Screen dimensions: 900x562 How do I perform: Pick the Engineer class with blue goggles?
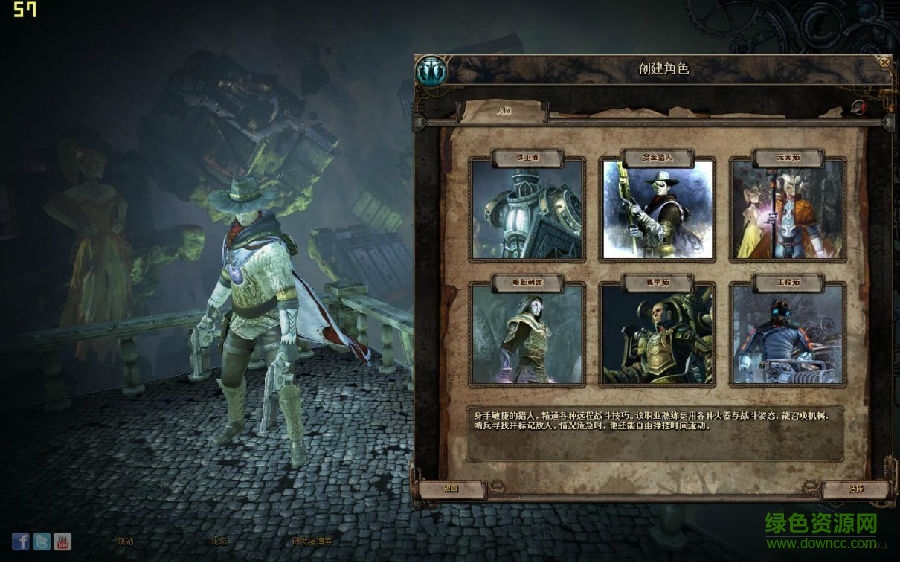(x=787, y=333)
